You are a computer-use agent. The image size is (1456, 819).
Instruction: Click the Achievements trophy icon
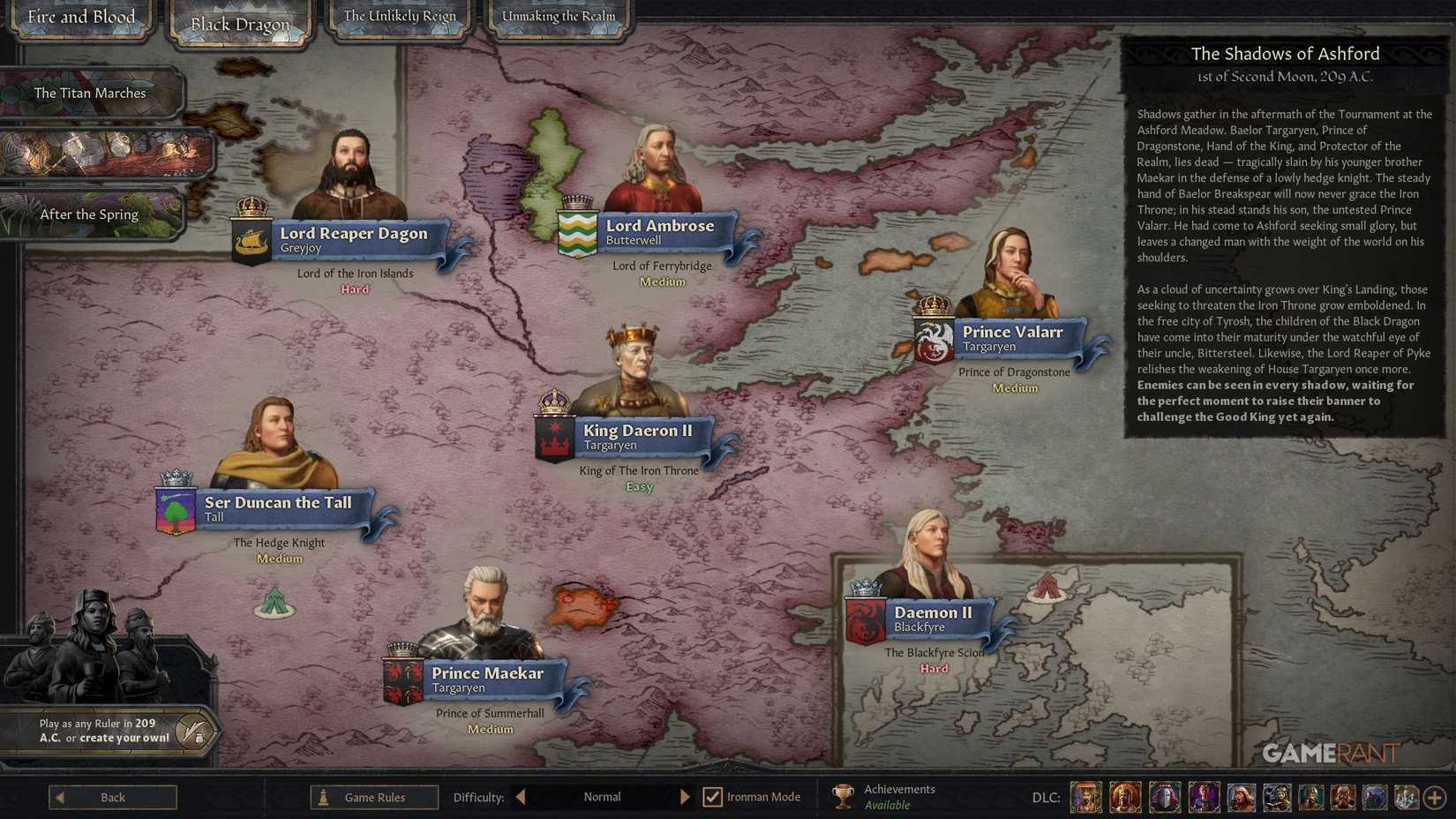[x=844, y=795]
